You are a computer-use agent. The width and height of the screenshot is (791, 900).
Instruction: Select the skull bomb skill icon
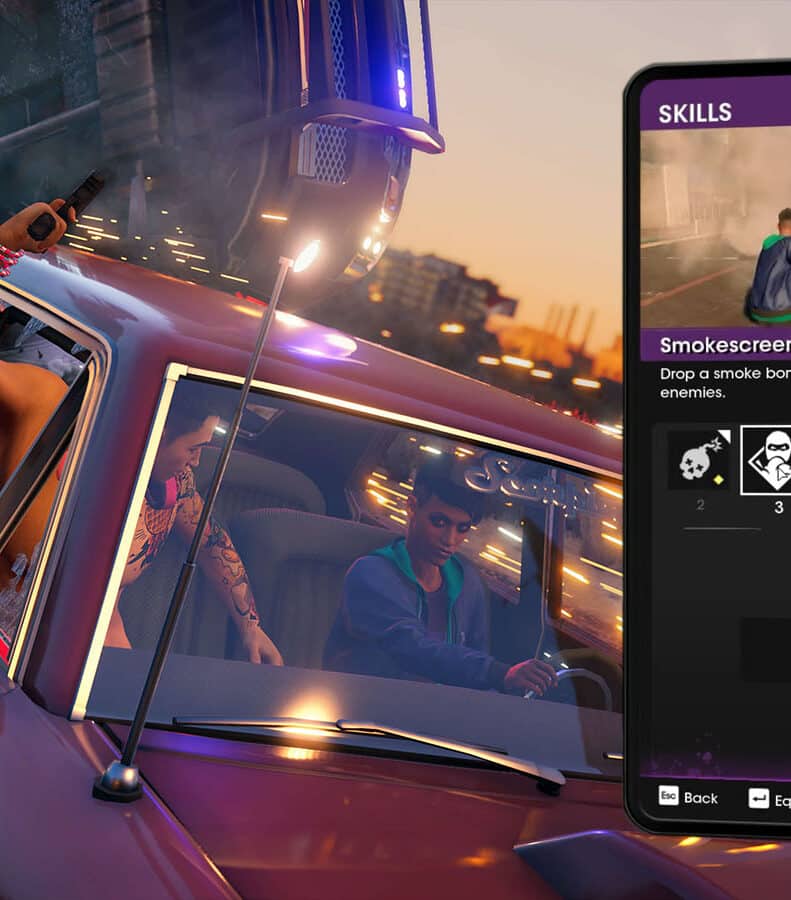(699, 459)
